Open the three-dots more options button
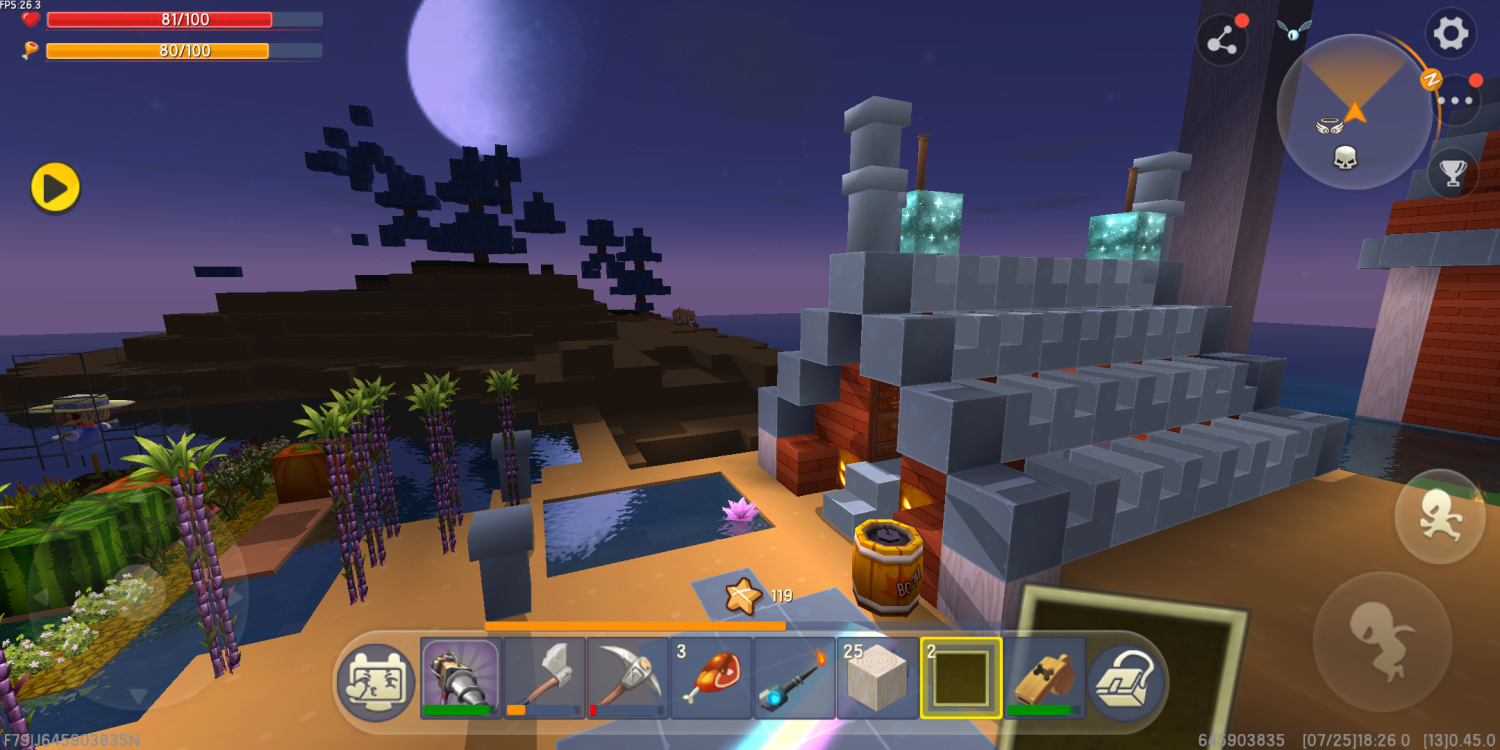The image size is (1500, 750). (1456, 100)
